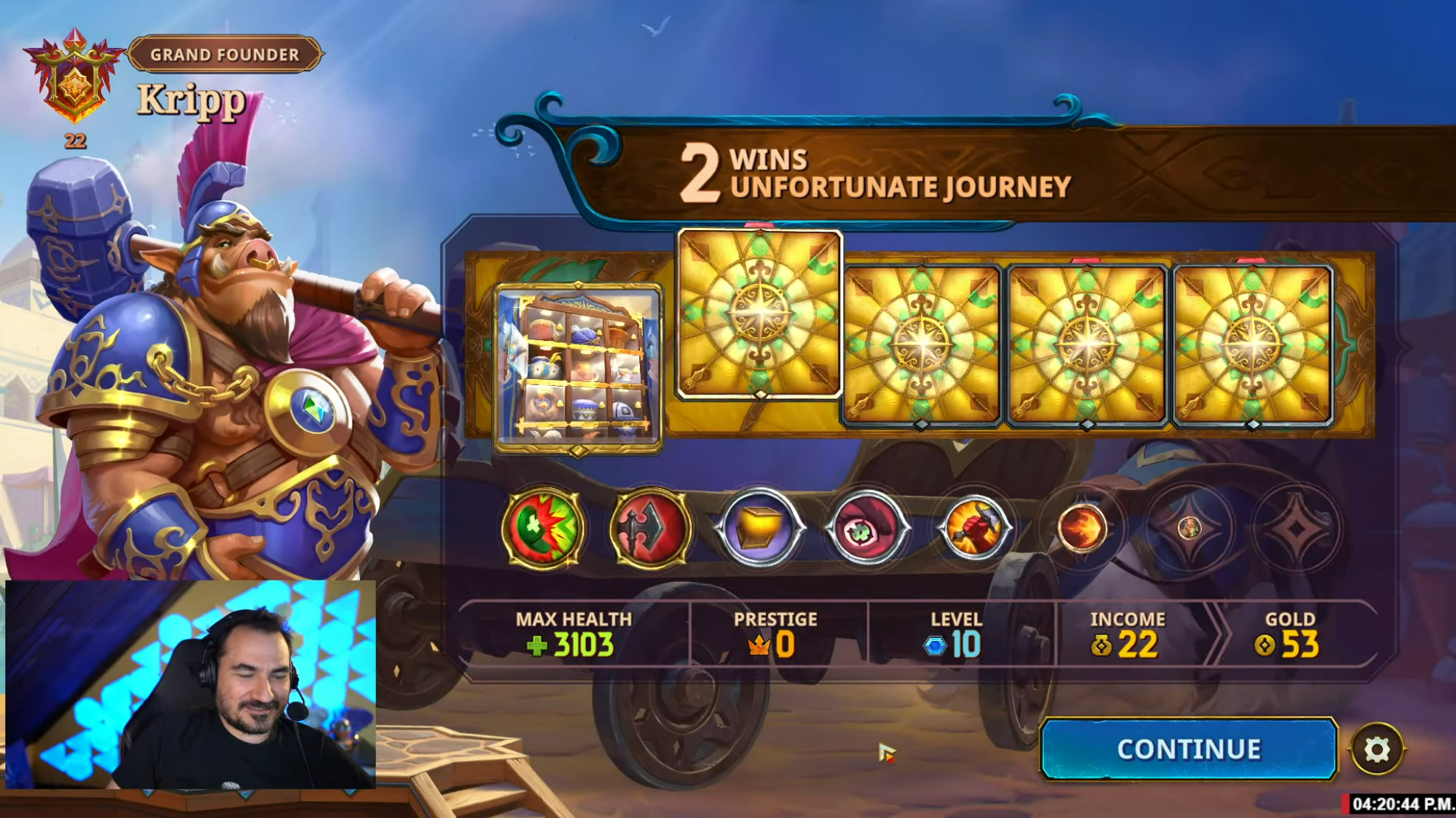Inspect the red fist with axe skill
Image resolution: width=1456 pixels, height=818 pixels.
coord(974,527)
